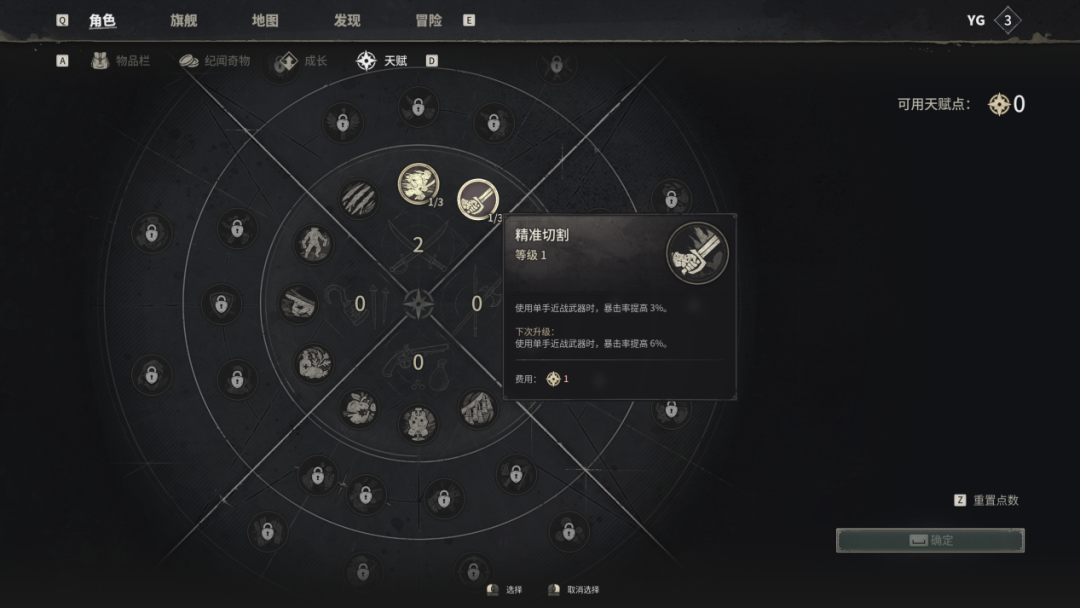Viewport: 1080px width, 608px height.
Task: Choose the apple food talent node
Action: click(359, 406)
